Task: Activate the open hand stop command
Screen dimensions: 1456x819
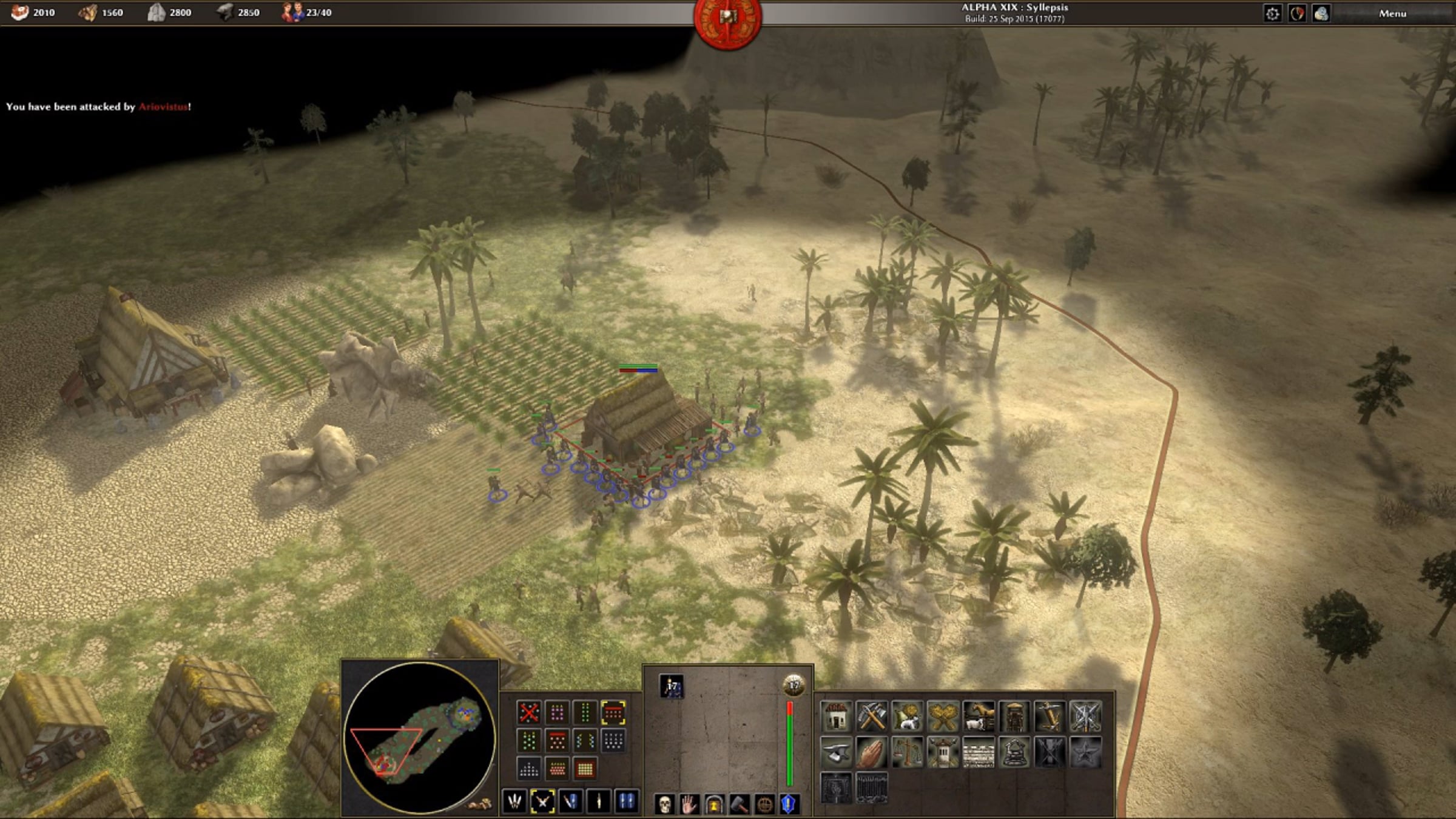Action: [690, 804]
